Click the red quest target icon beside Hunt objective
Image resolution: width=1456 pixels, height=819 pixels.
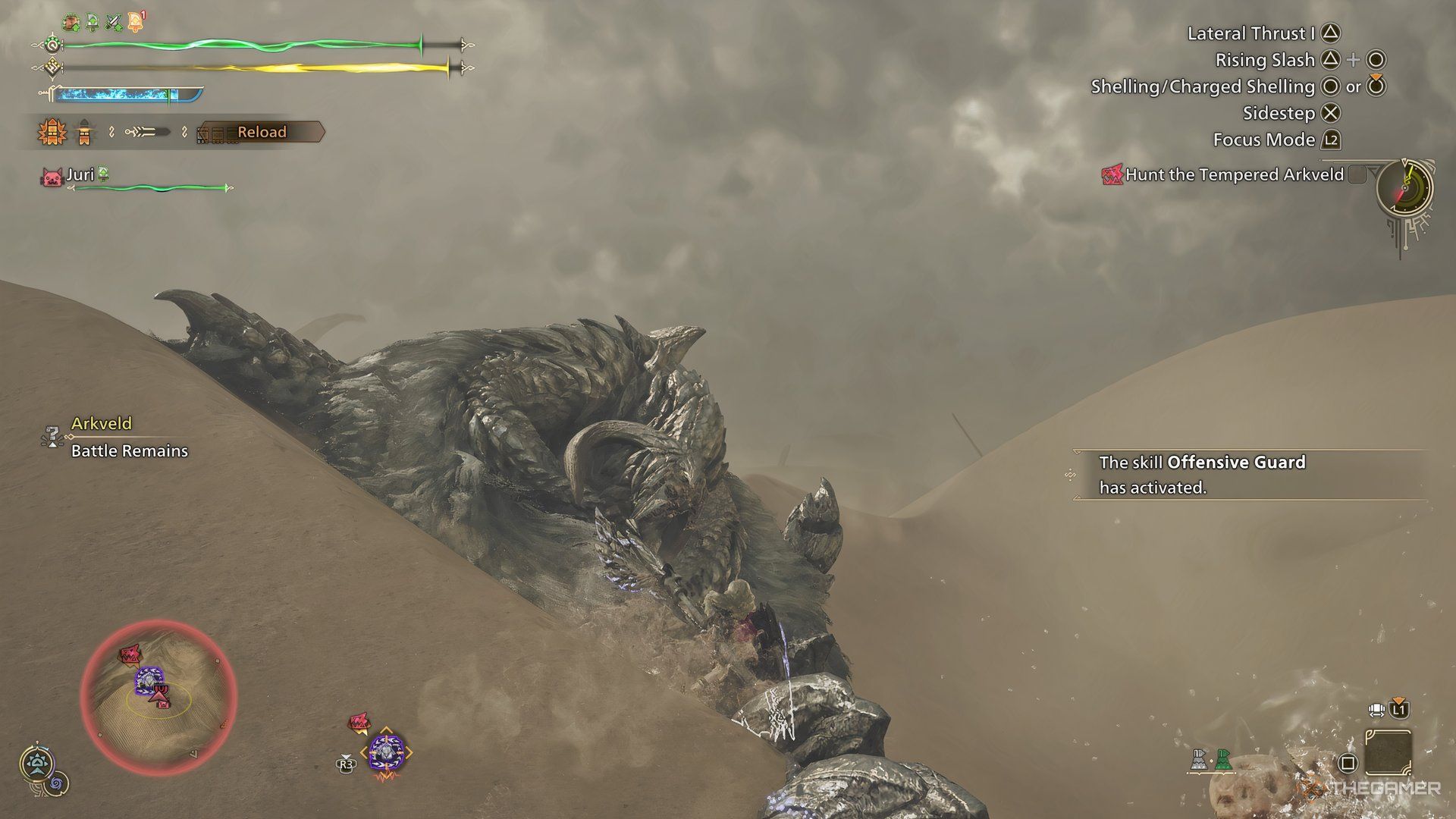pos(1113,174)
